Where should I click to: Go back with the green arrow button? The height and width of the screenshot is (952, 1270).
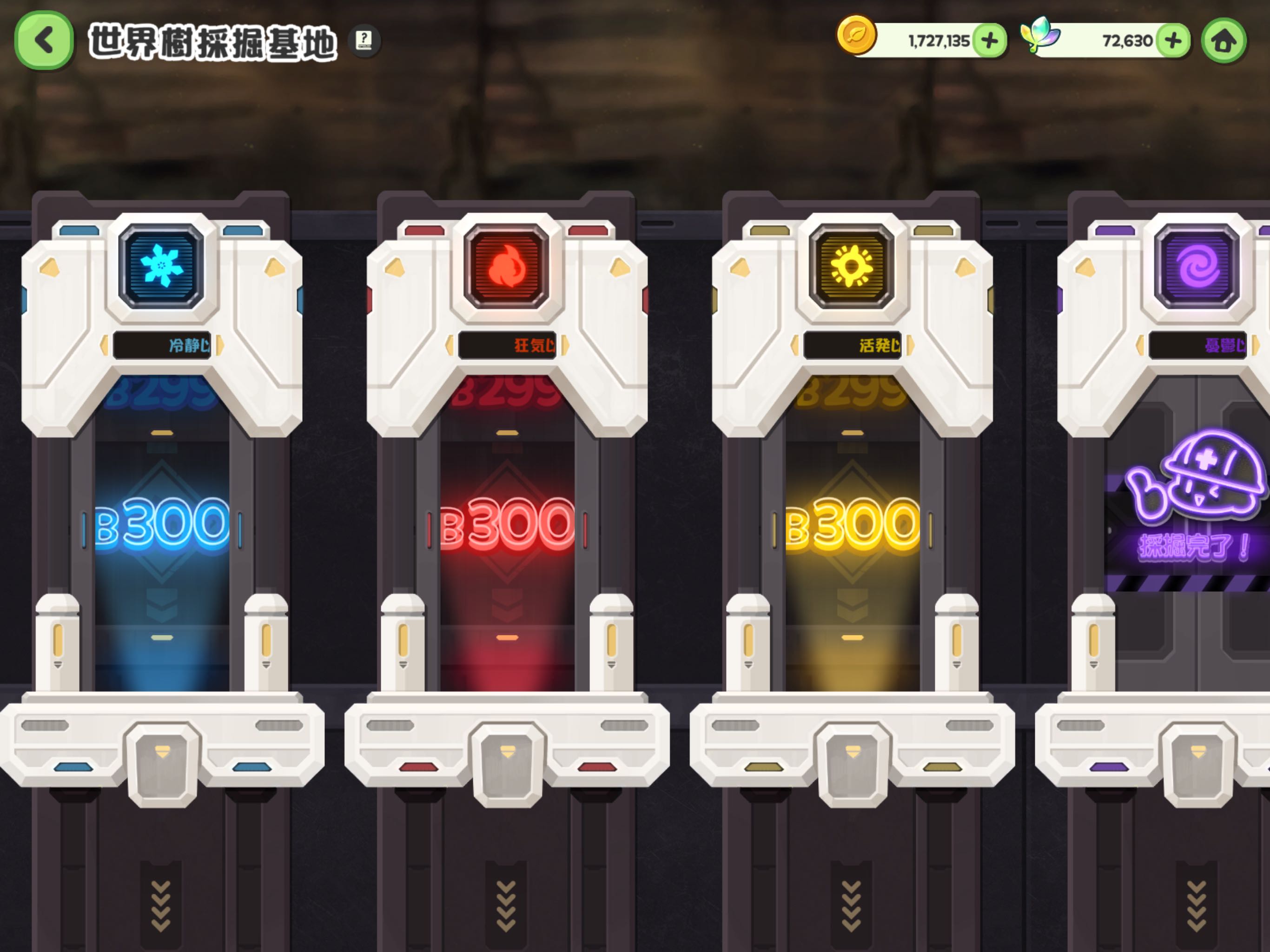pyautogui.click(x=44, y=41)
